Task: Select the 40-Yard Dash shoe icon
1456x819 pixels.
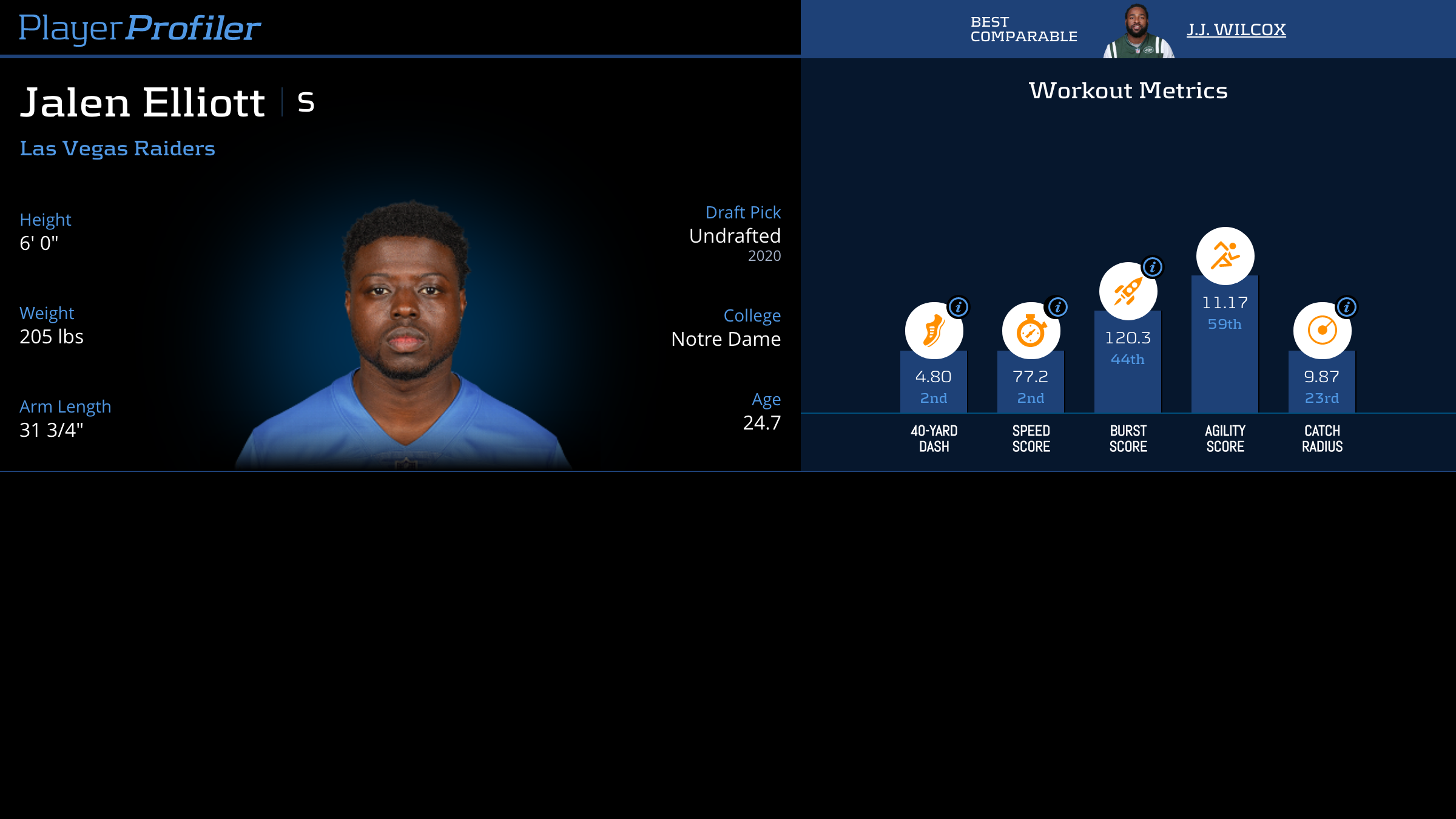Action: point(933,331)
